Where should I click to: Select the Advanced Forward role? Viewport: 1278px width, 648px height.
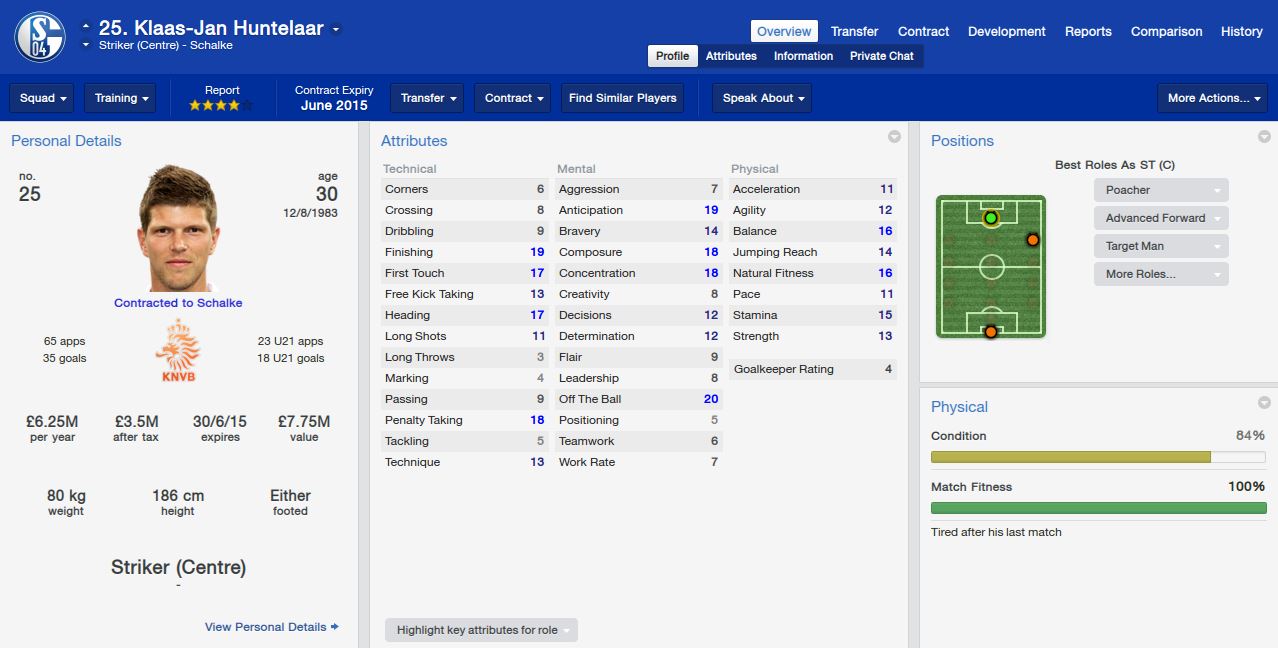(1160, 218)
